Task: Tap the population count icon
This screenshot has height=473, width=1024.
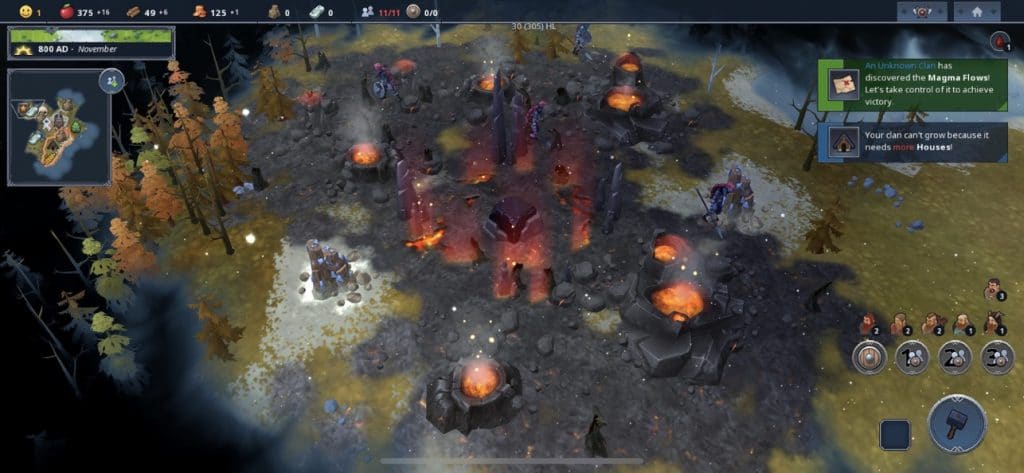Action: pyautogui.click(x=367, y=12)
